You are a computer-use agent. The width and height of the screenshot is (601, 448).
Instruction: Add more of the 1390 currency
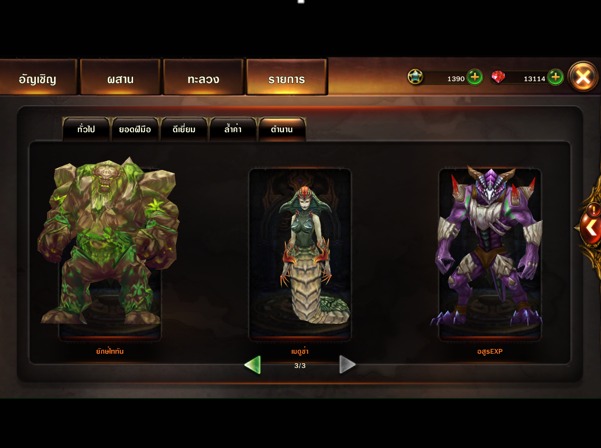pyautogui.click(x=475, y=78)
